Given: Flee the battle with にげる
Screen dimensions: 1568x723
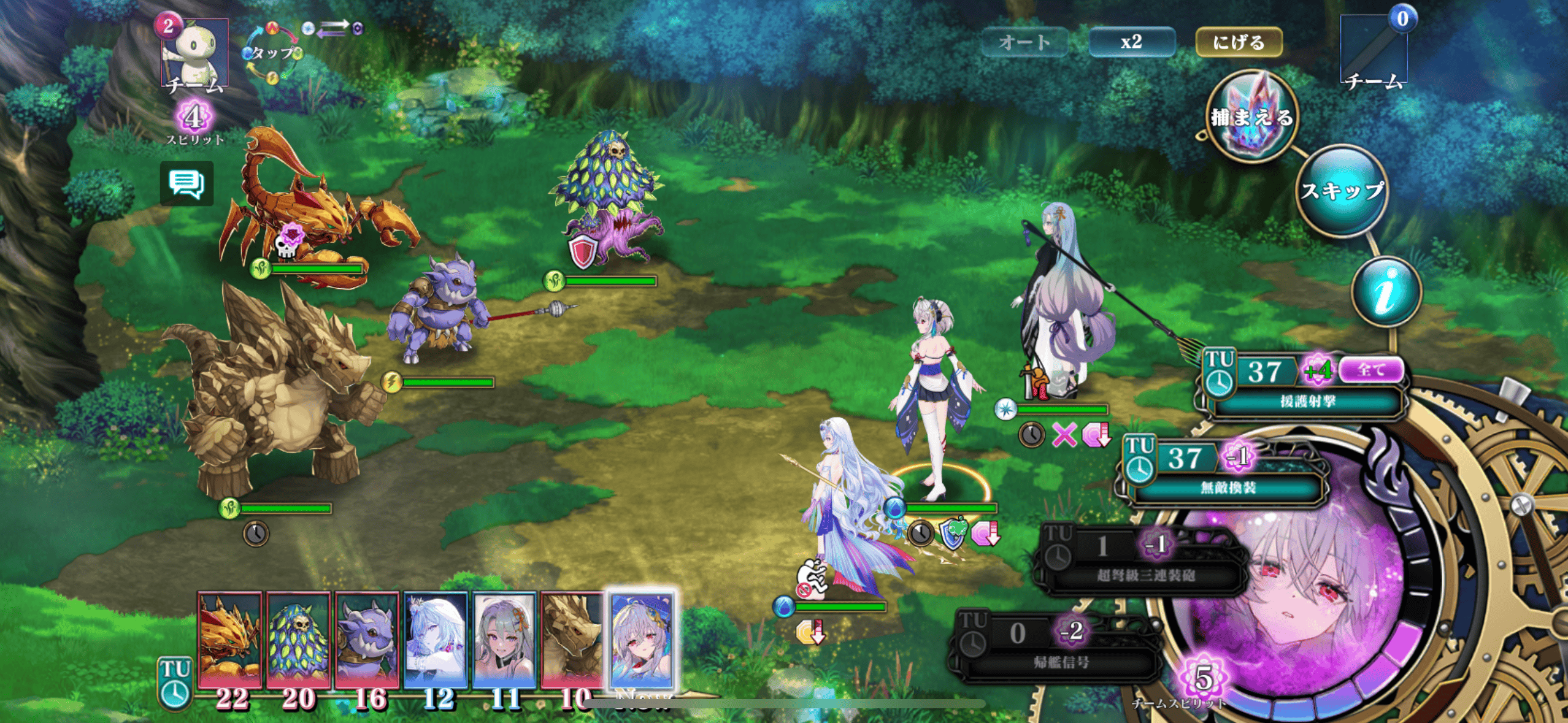Looking at the screenshot, I should pos(1239,42).
